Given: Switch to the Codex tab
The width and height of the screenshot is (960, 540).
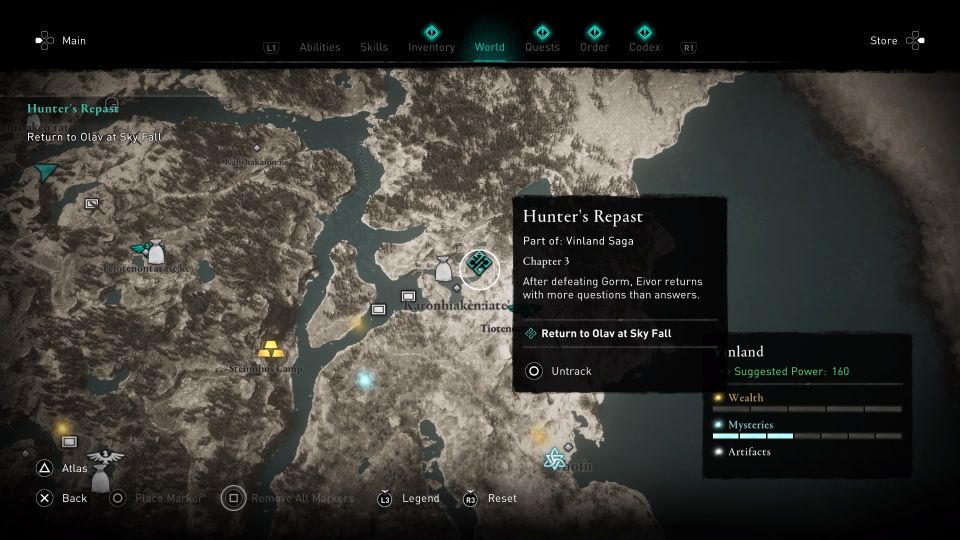Looking at the screenshot, I should tap(645, 46).
